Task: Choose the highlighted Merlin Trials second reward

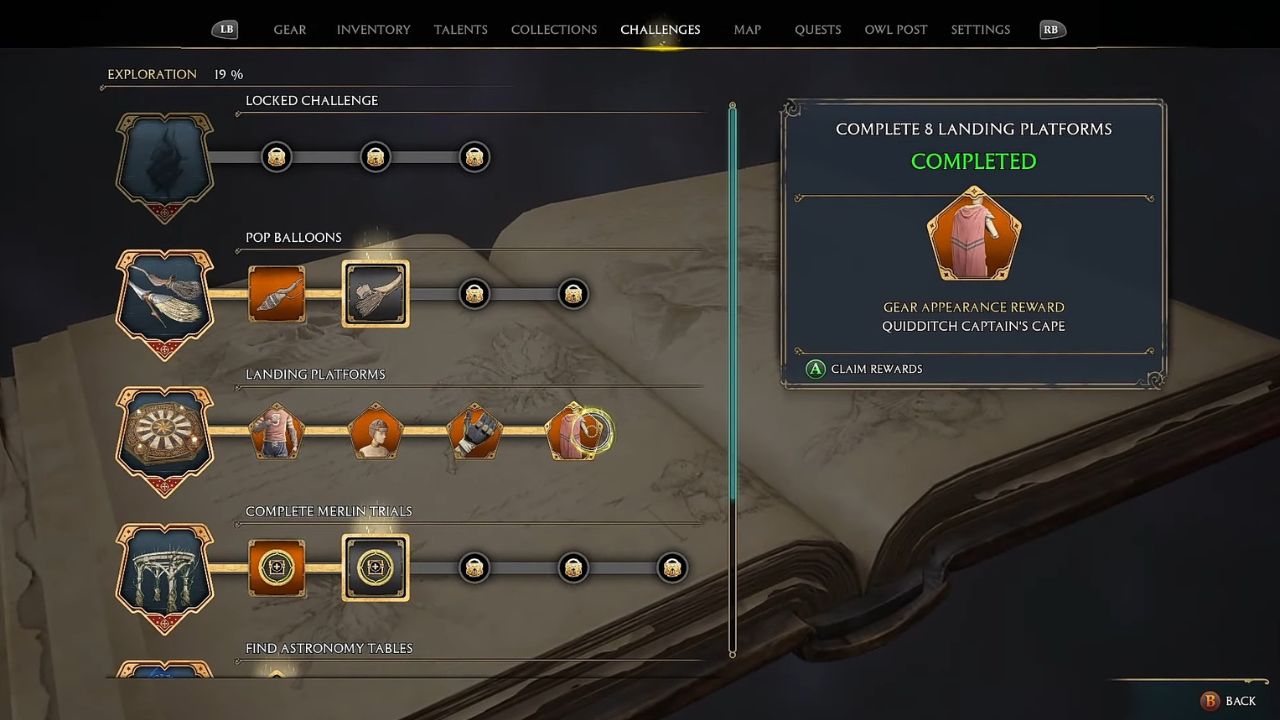Action: click(x=375, y=568)
